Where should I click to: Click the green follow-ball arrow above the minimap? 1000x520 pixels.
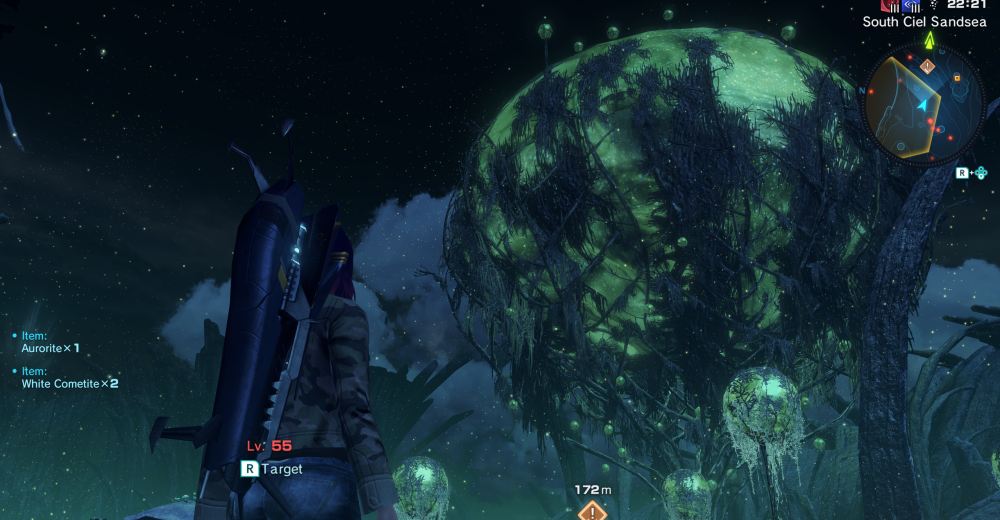[930, 39]
